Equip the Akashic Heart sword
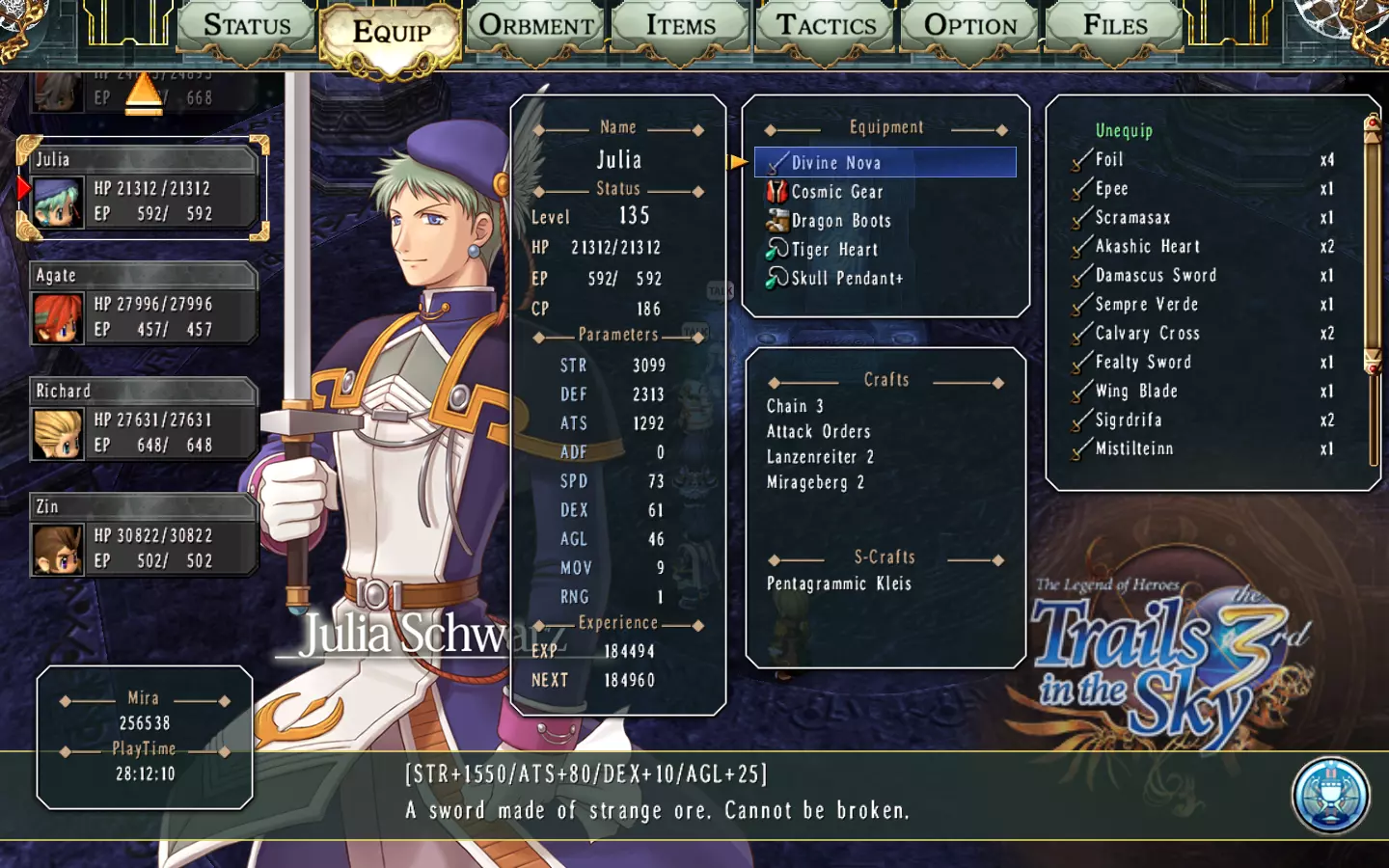This screenshot has height=868, width=1389. tap(1147, 247)
